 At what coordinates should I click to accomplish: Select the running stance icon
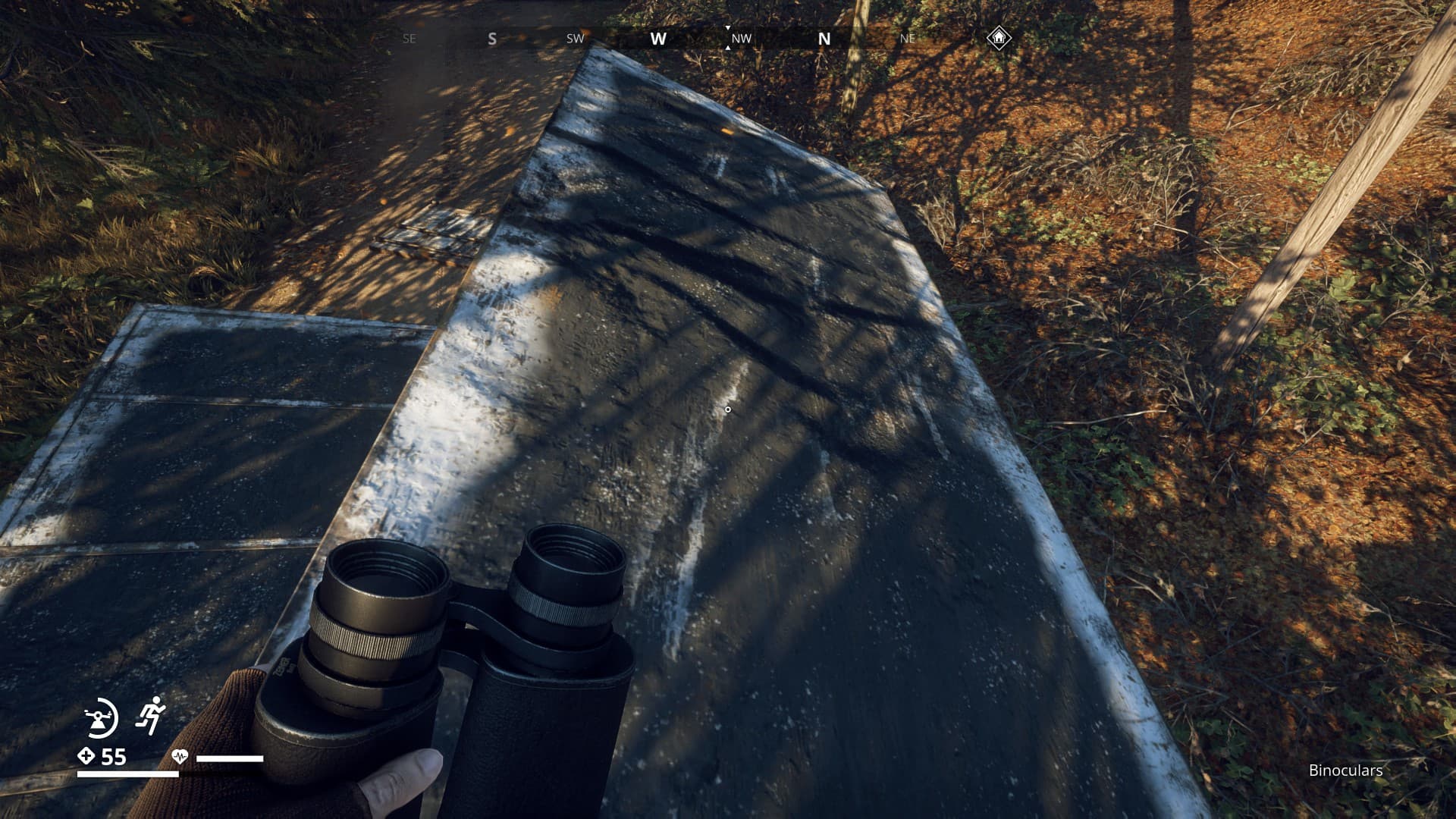(150, 715)
